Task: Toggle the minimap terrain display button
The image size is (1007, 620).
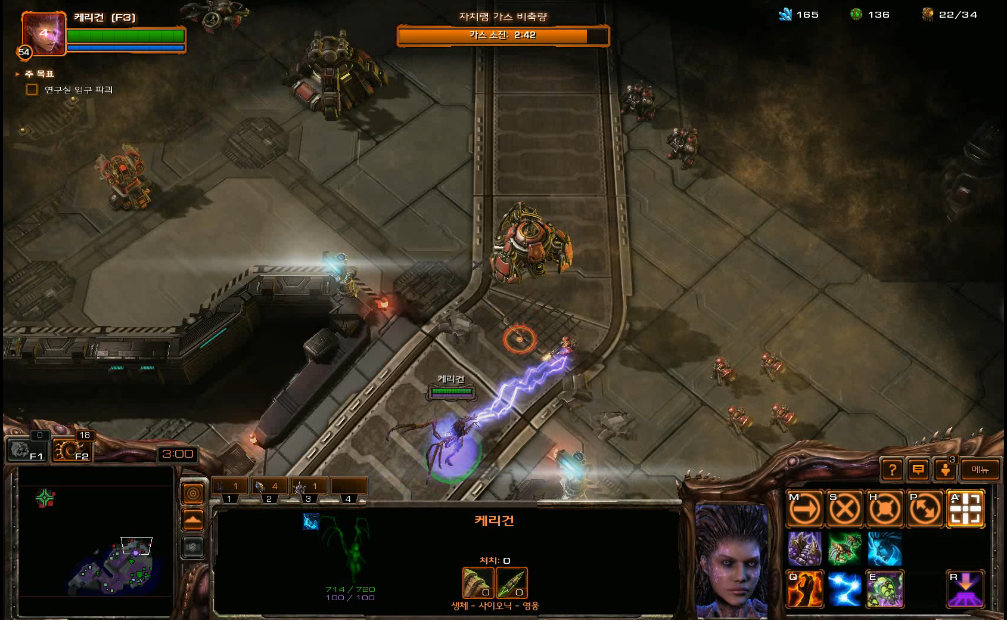Action: tap(193, 520)
